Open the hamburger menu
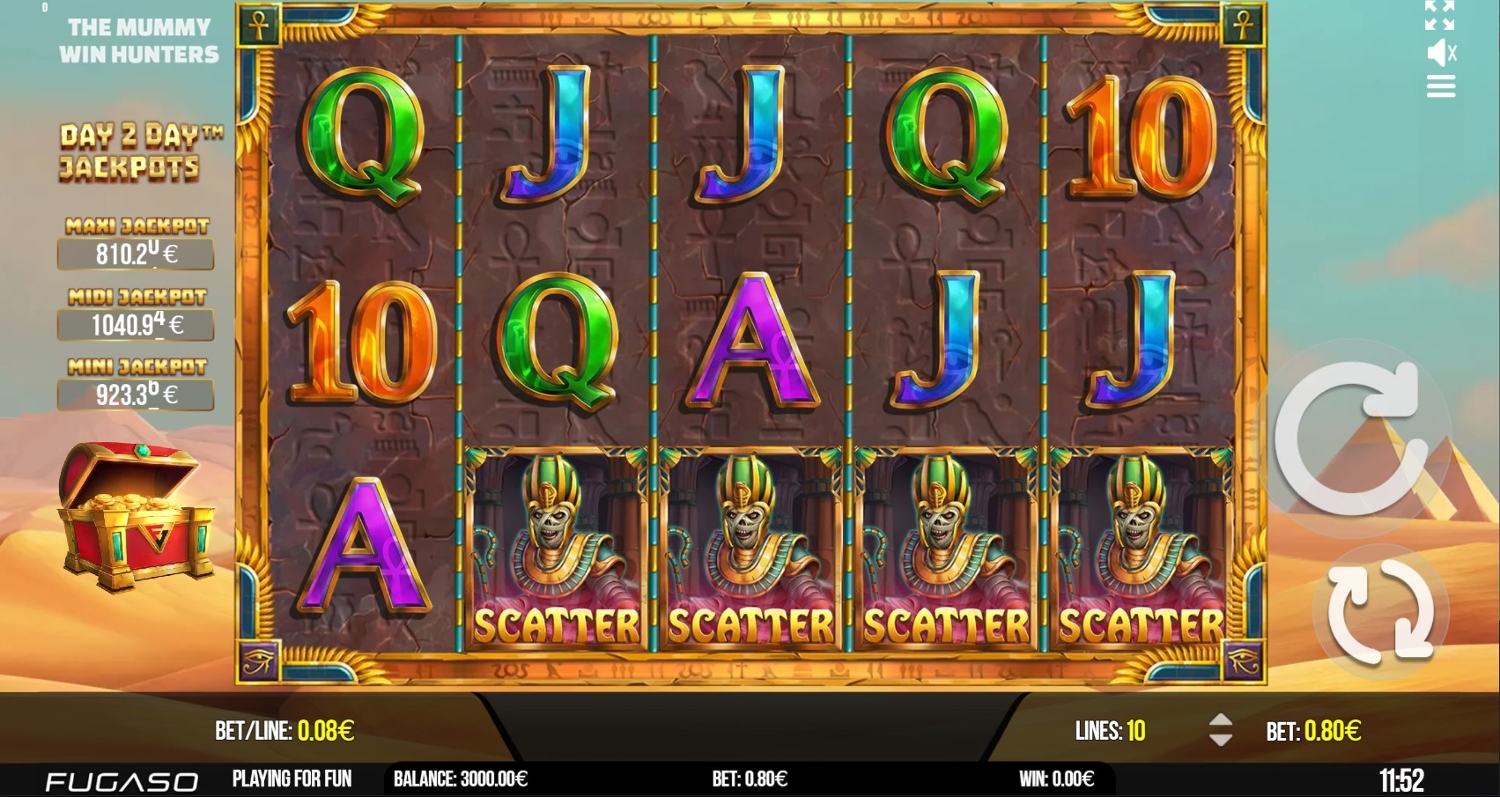 point(1440,87)
